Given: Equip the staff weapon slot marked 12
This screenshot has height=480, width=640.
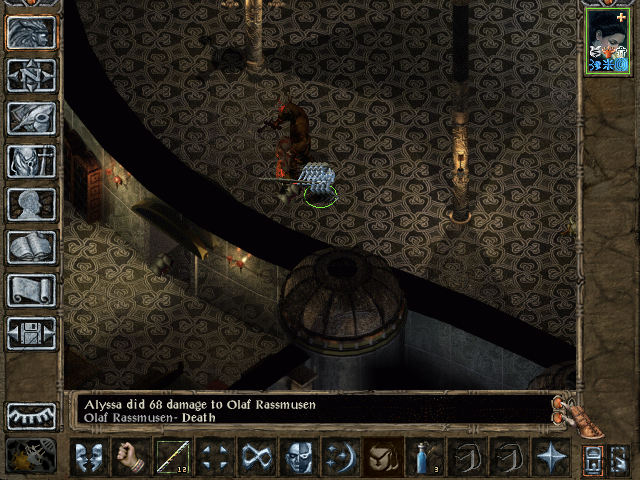Looking at the screenshot, I should pos(172,458).
